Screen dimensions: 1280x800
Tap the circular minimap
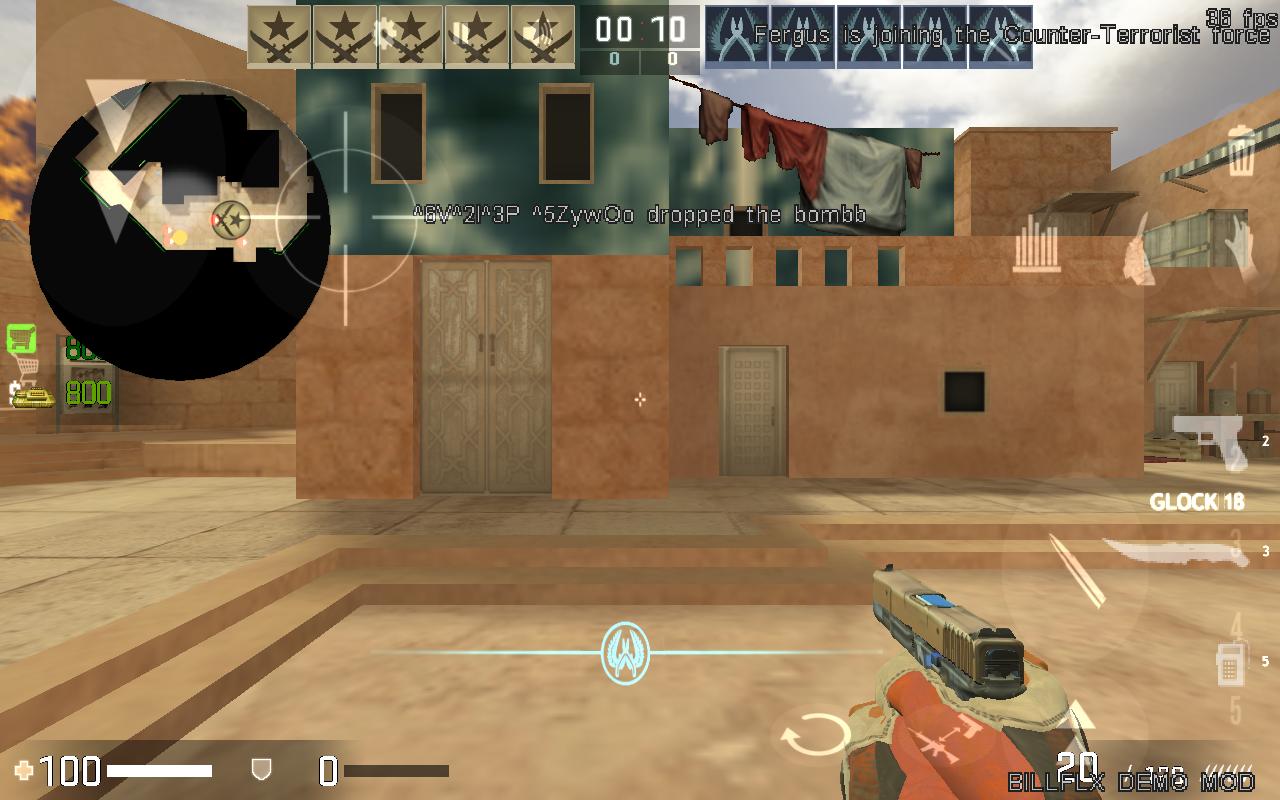click(180, 230)
